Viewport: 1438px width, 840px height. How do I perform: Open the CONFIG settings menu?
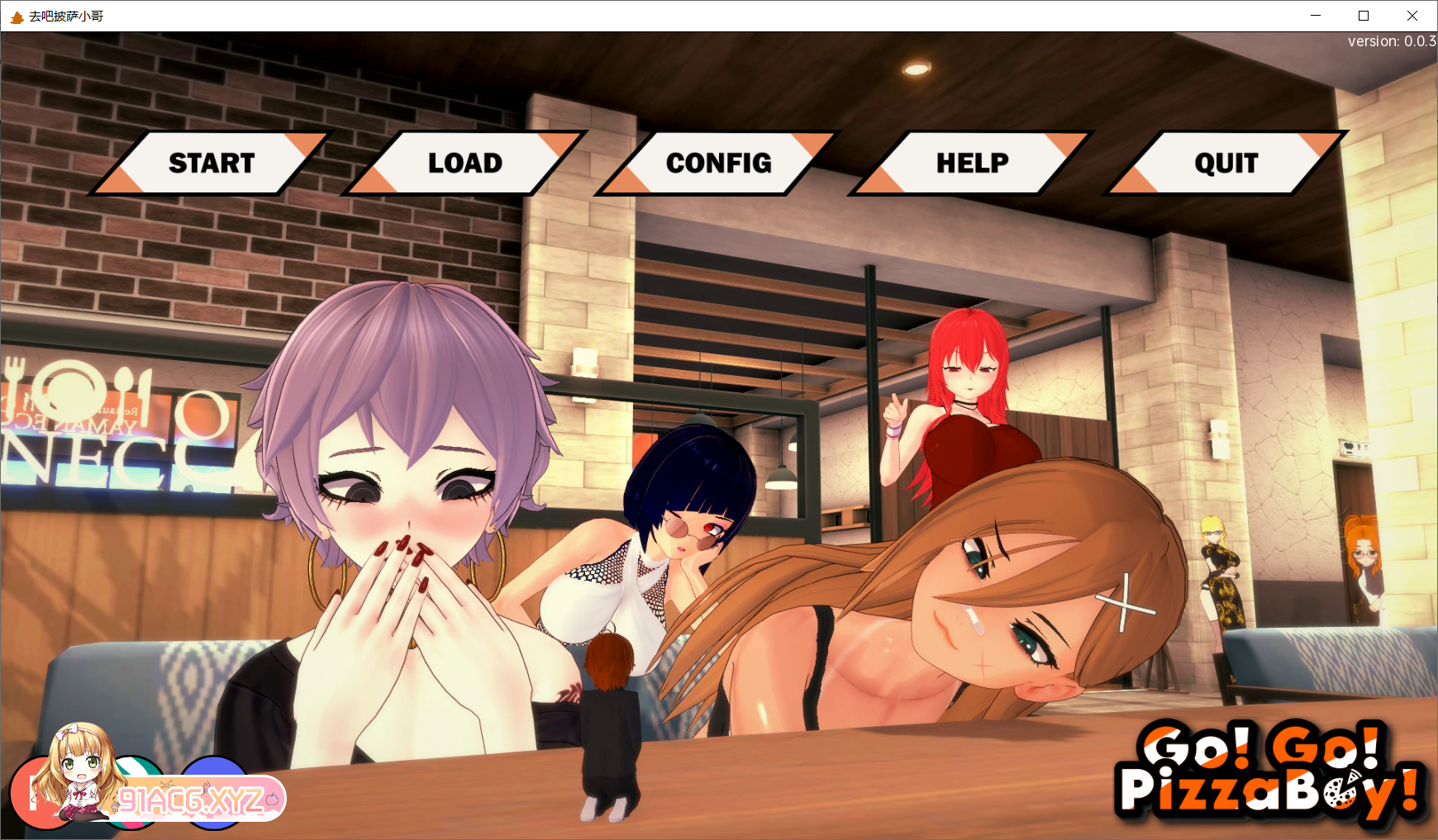tap(717, 163)
